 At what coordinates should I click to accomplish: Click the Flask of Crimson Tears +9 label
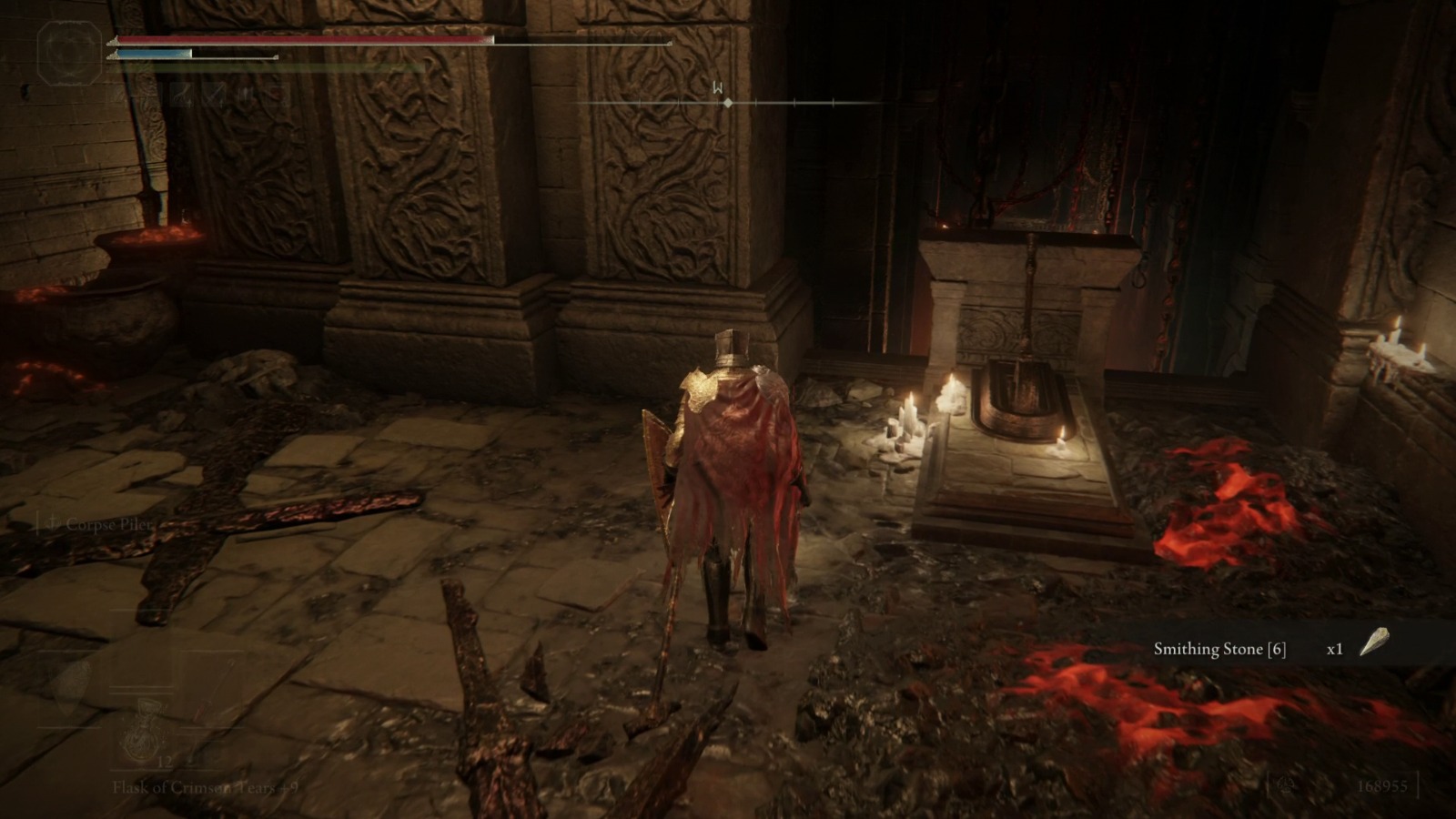pos(205,789)
